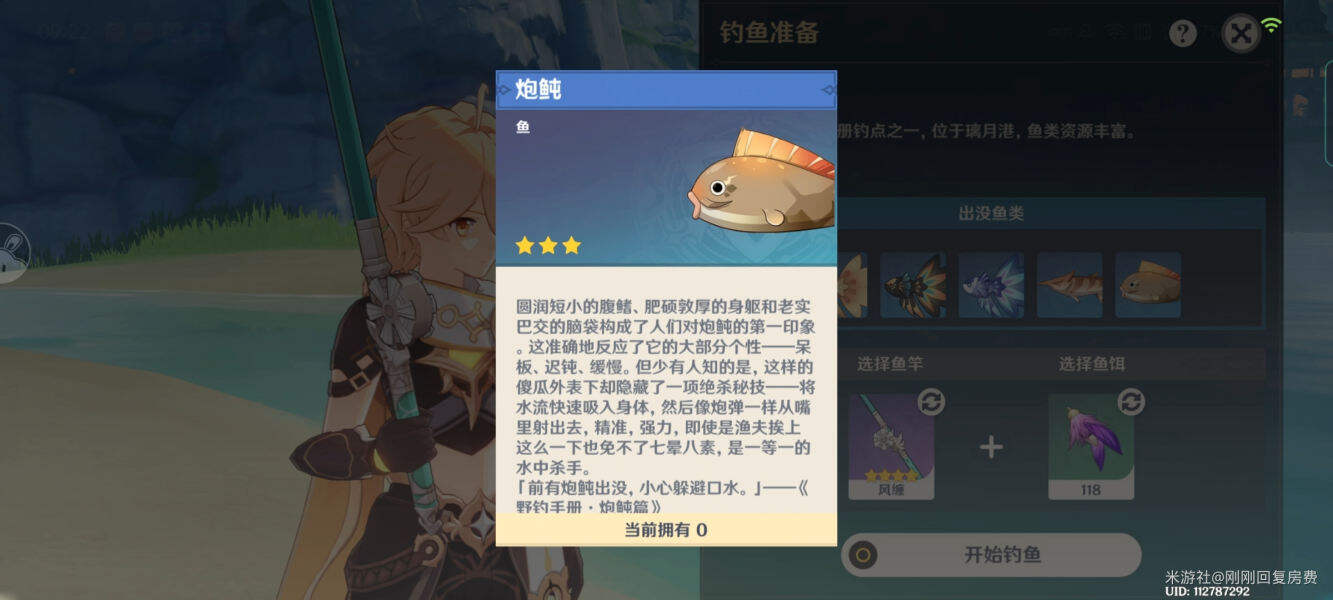1333x600 pixels.
Task: Swap the fishing rod using refresh icon
Action: [931, 402]
